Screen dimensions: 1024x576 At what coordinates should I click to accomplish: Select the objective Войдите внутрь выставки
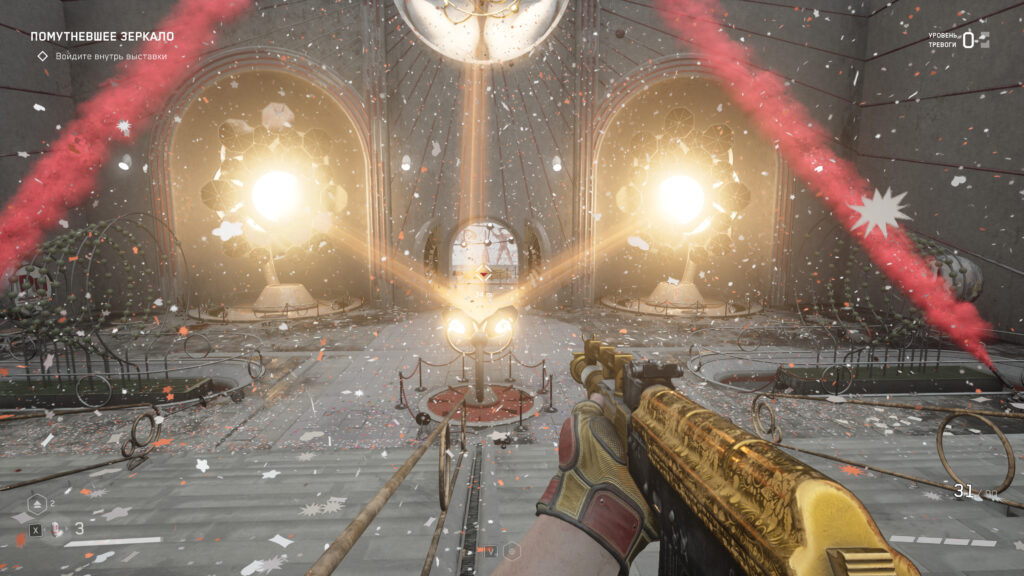[x=110, y=56]
